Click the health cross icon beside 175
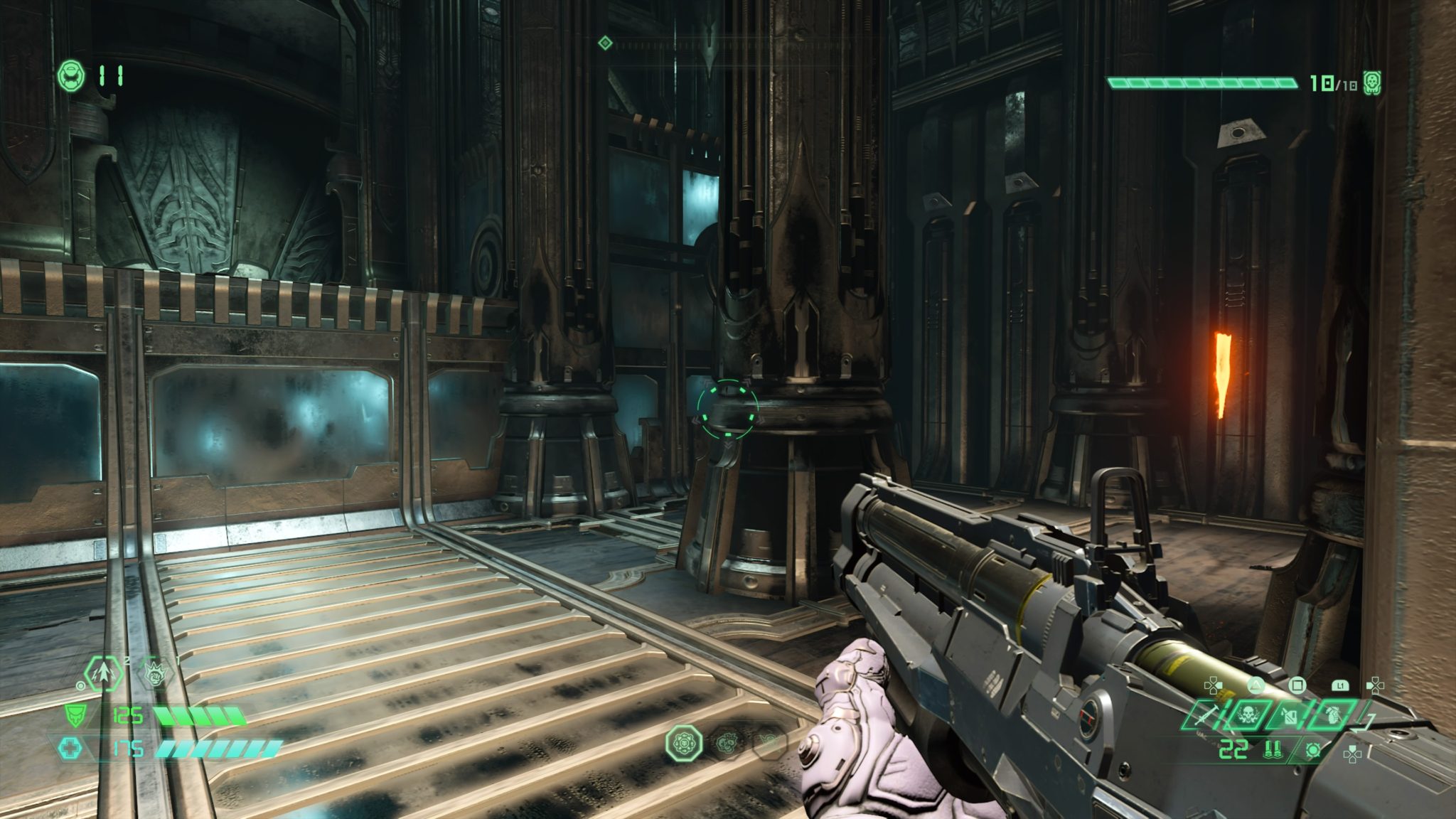The height and width of the screenshot is (819, 1456). click(72, 748)
